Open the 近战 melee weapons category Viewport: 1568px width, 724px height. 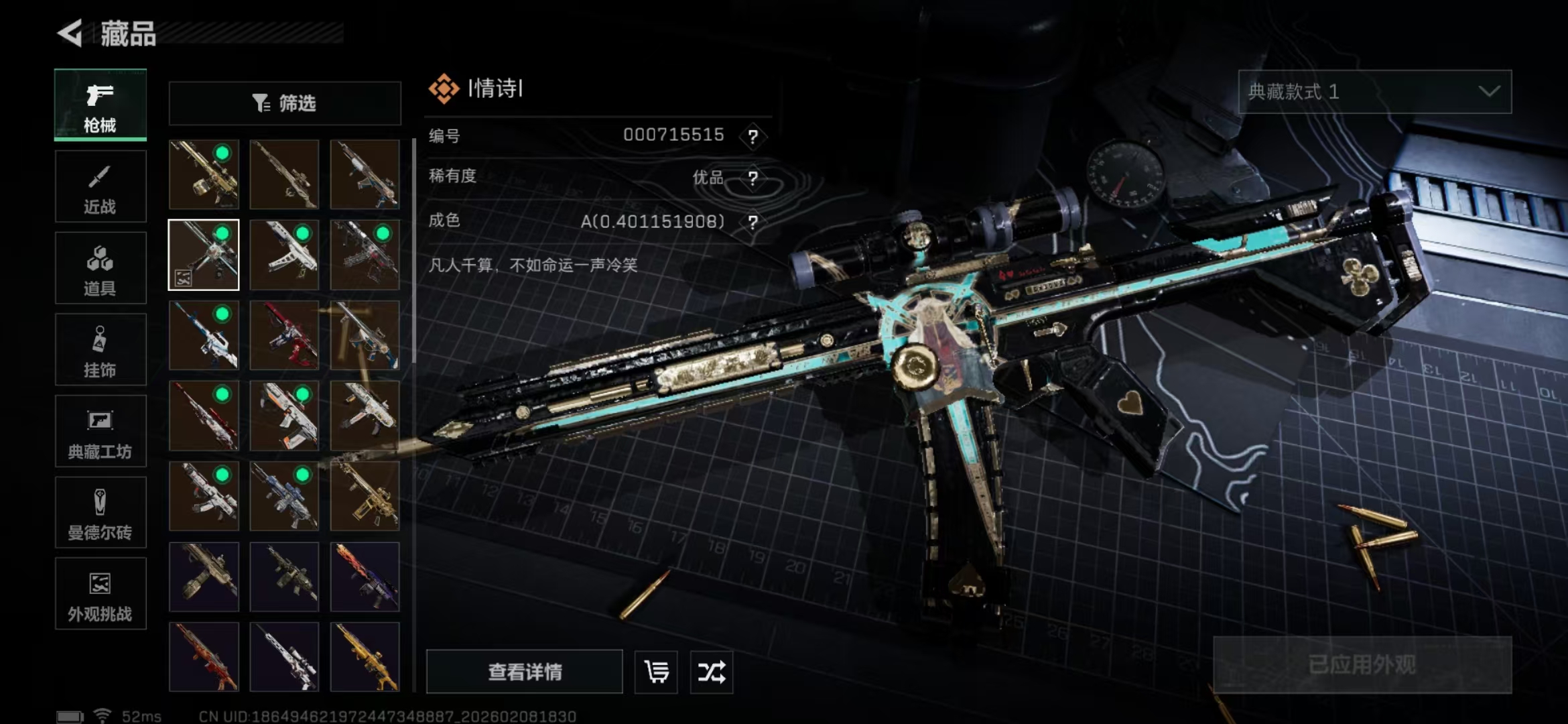100,186
